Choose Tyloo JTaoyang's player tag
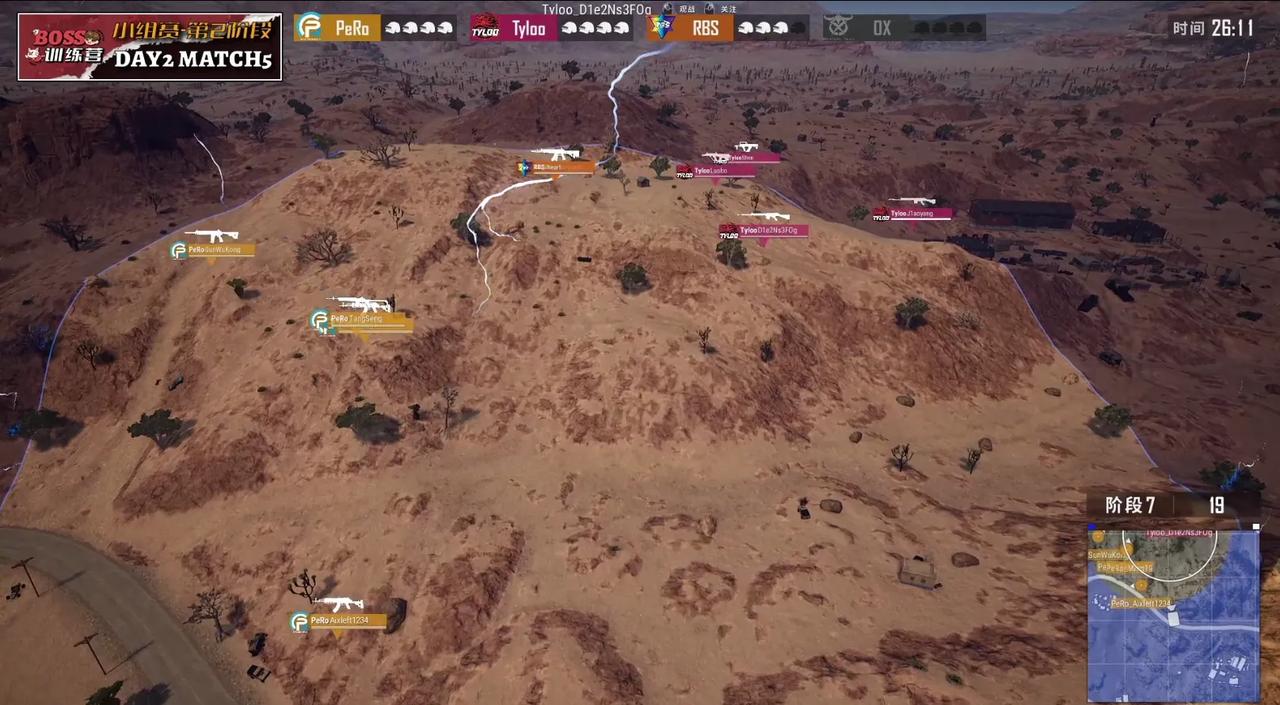Image resolution: width=1280 pixels, height=705 pixels. [913, 214]
